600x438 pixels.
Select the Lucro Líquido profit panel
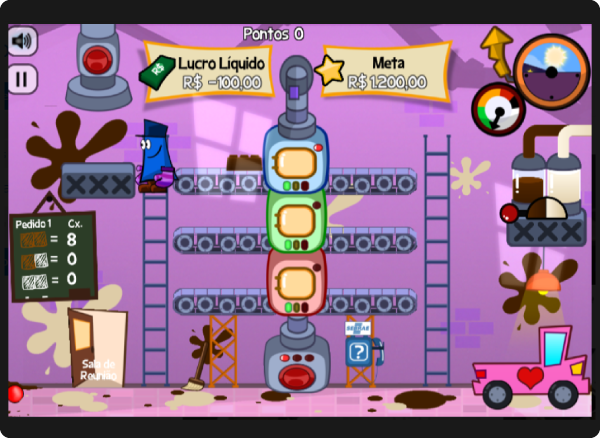208,71
